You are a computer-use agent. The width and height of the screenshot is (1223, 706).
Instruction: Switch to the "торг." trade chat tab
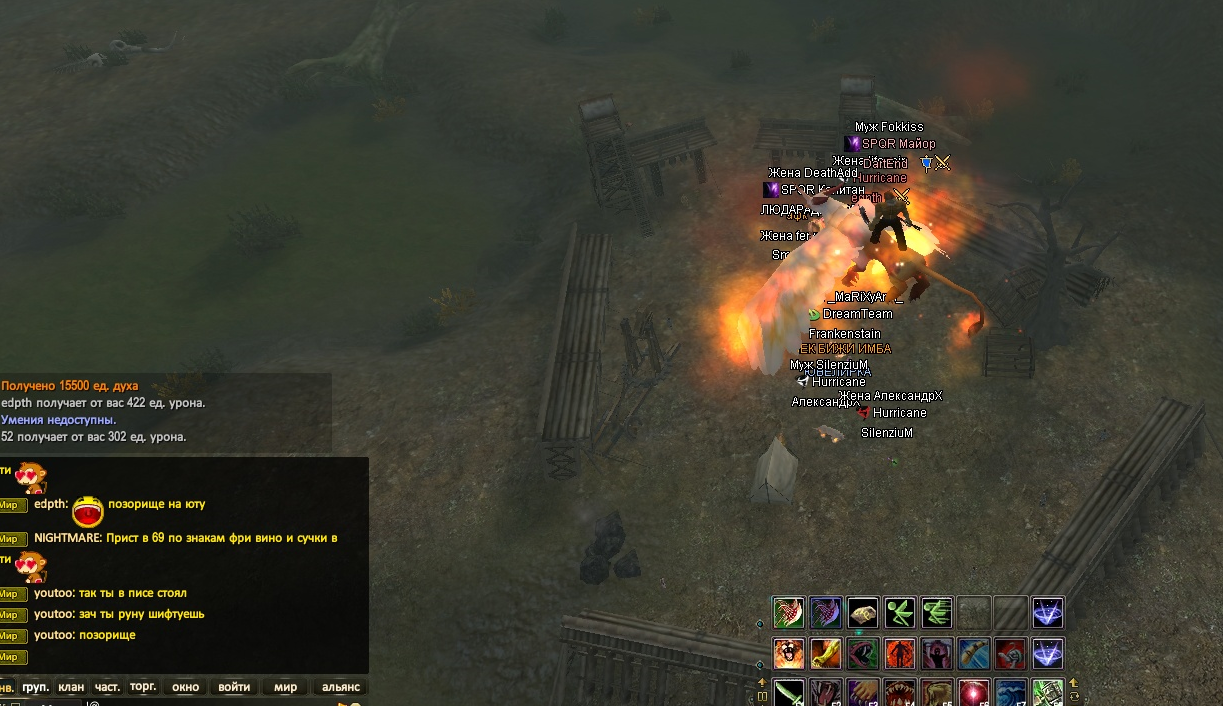pos(143,687)
